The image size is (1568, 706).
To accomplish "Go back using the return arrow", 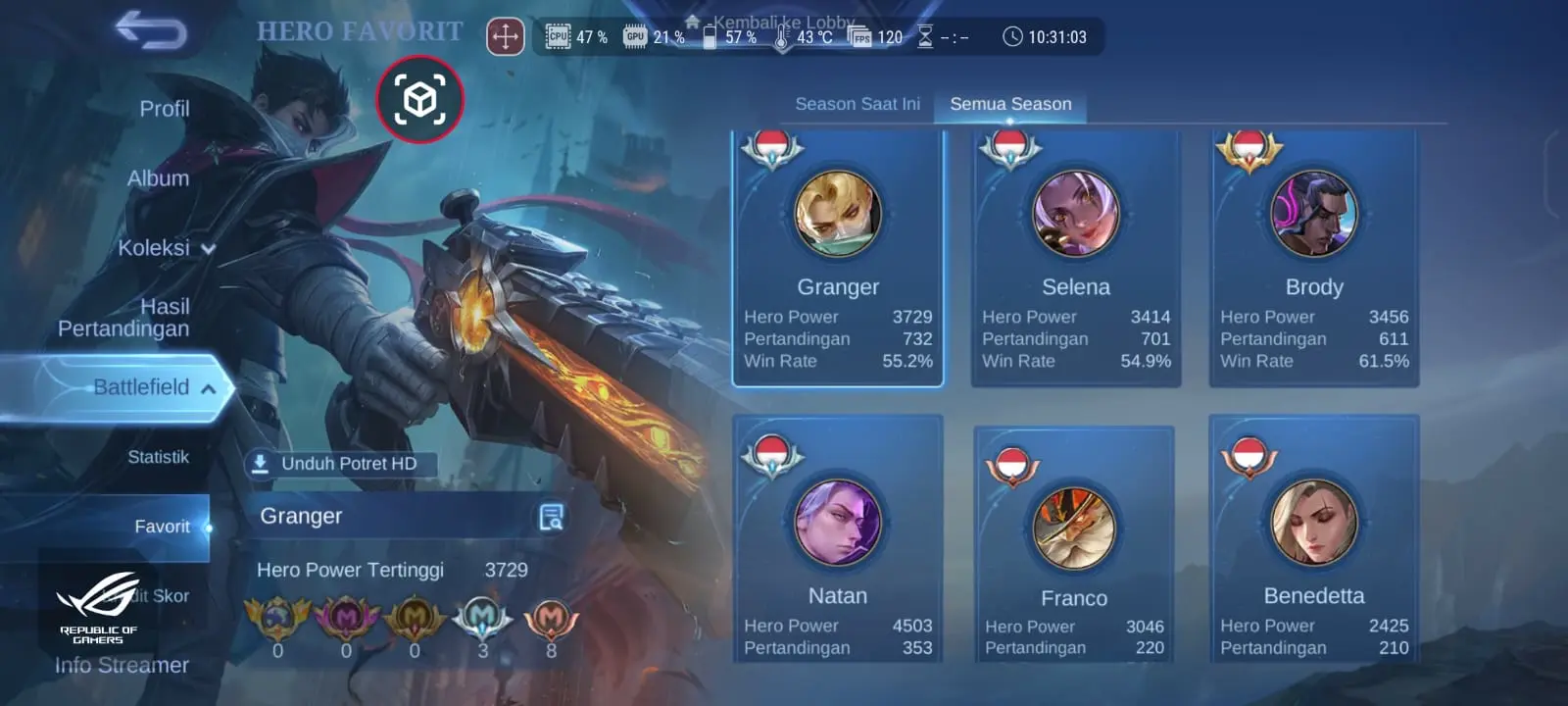I will coord(151,30).
